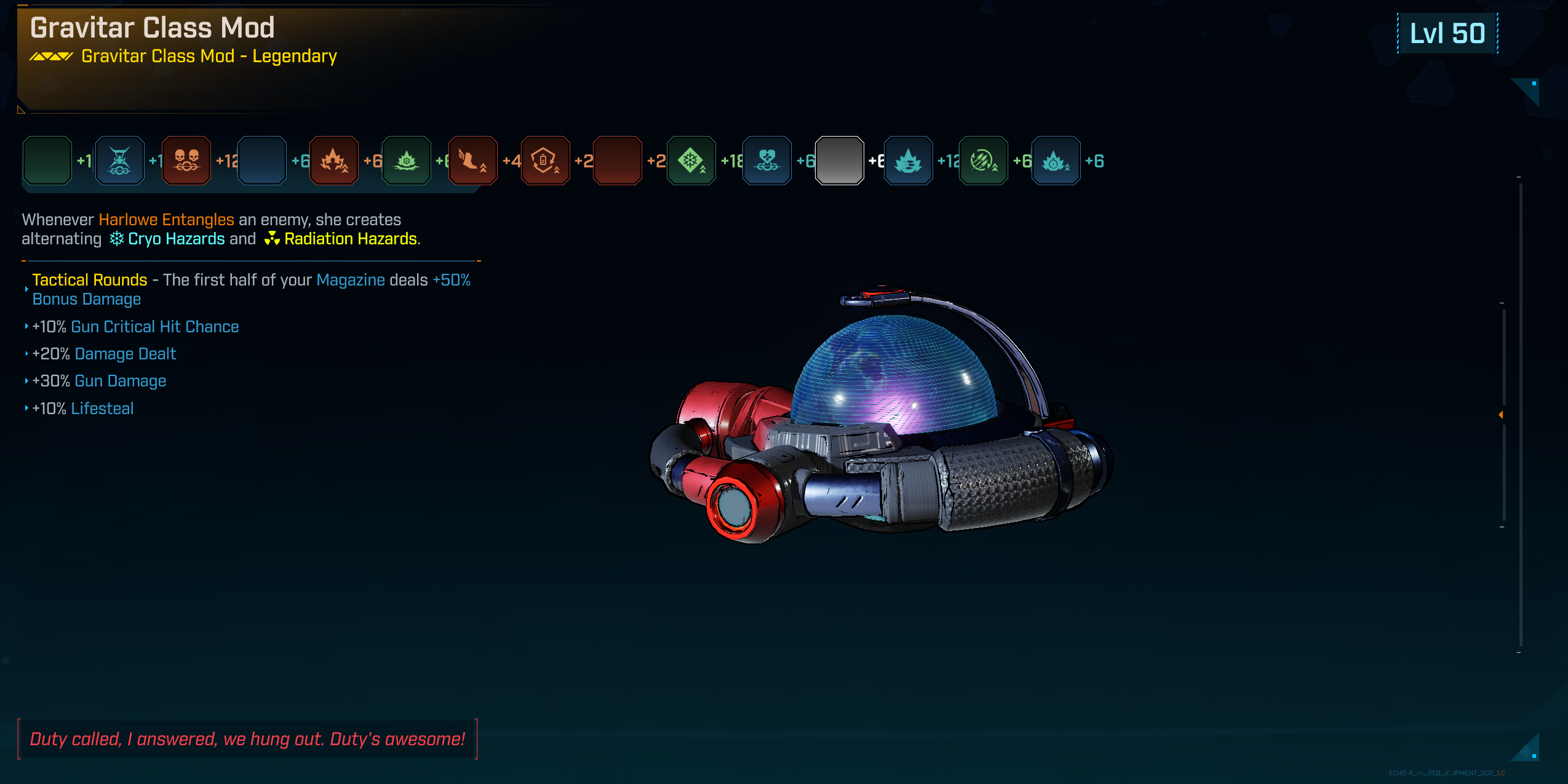Choose the orange flame figure skill icon

[334, 161]
